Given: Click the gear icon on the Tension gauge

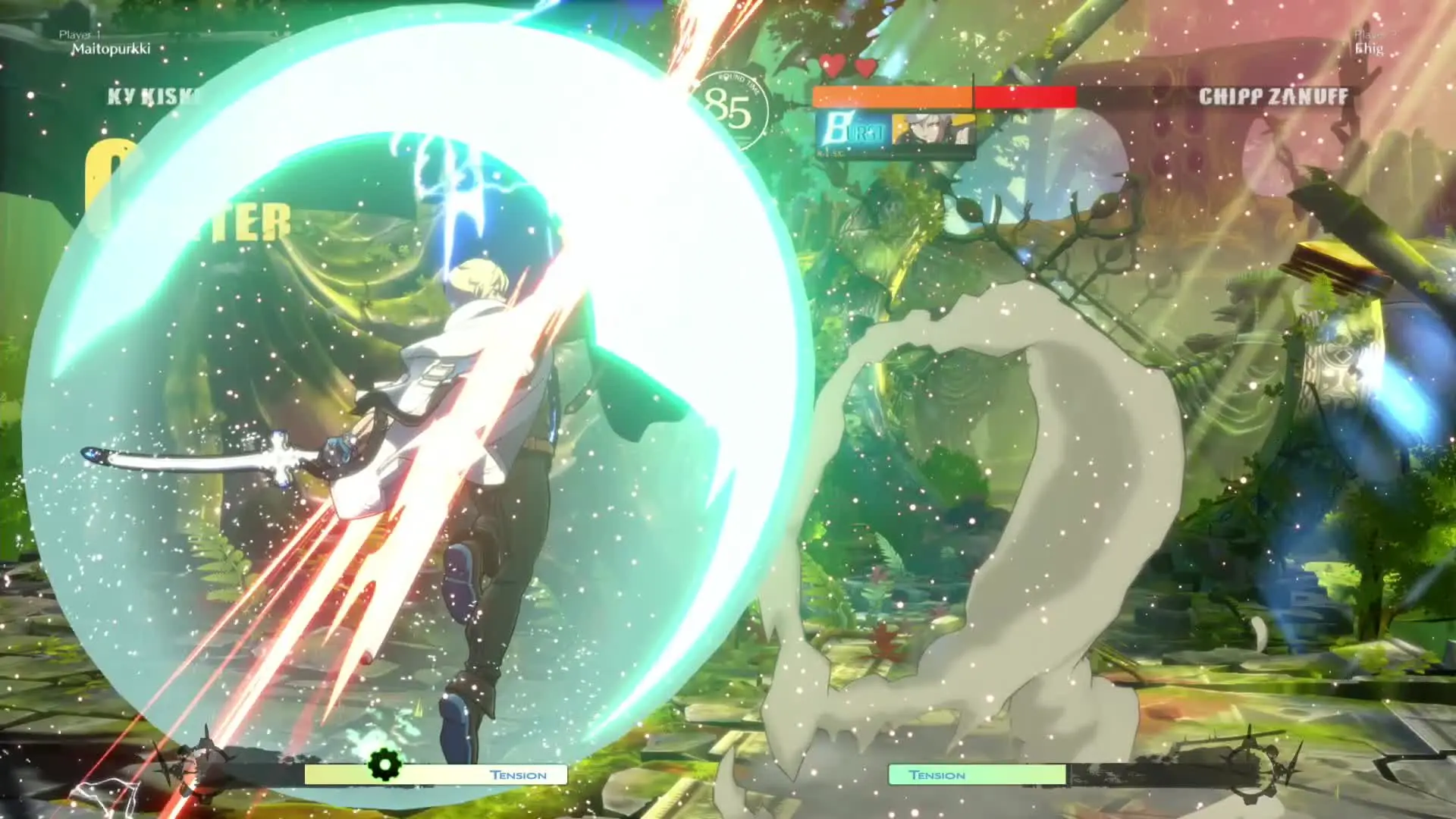Looking at the screenshot, I should 384,764.
